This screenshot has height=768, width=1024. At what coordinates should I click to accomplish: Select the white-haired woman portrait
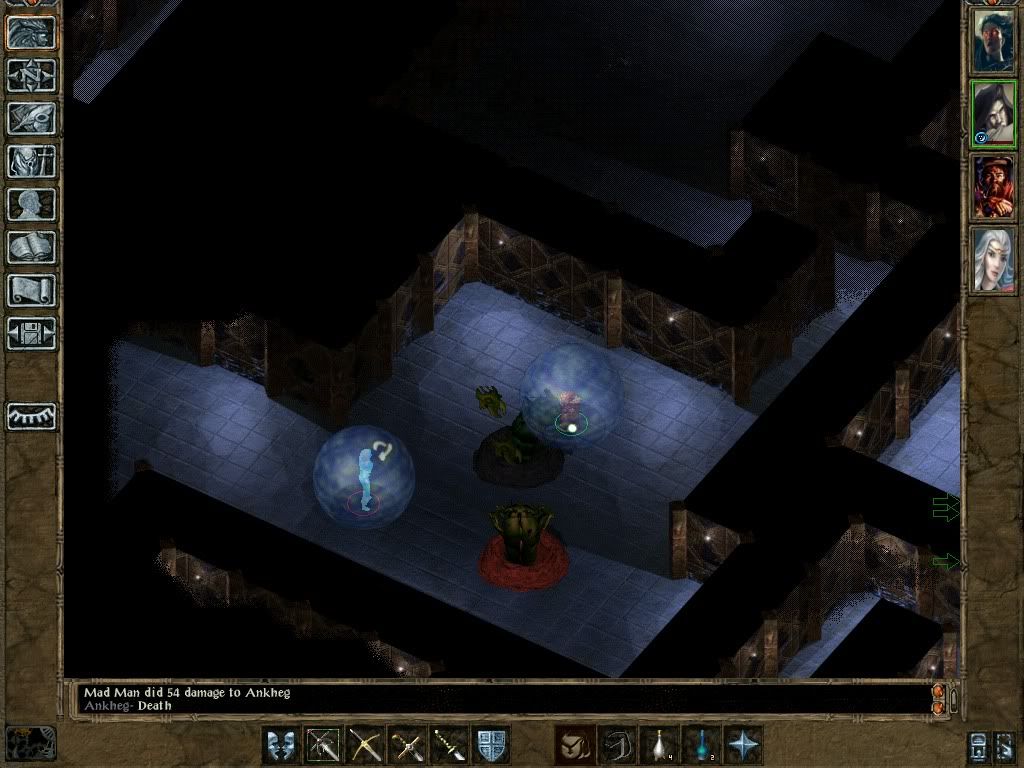pos(993,260)
